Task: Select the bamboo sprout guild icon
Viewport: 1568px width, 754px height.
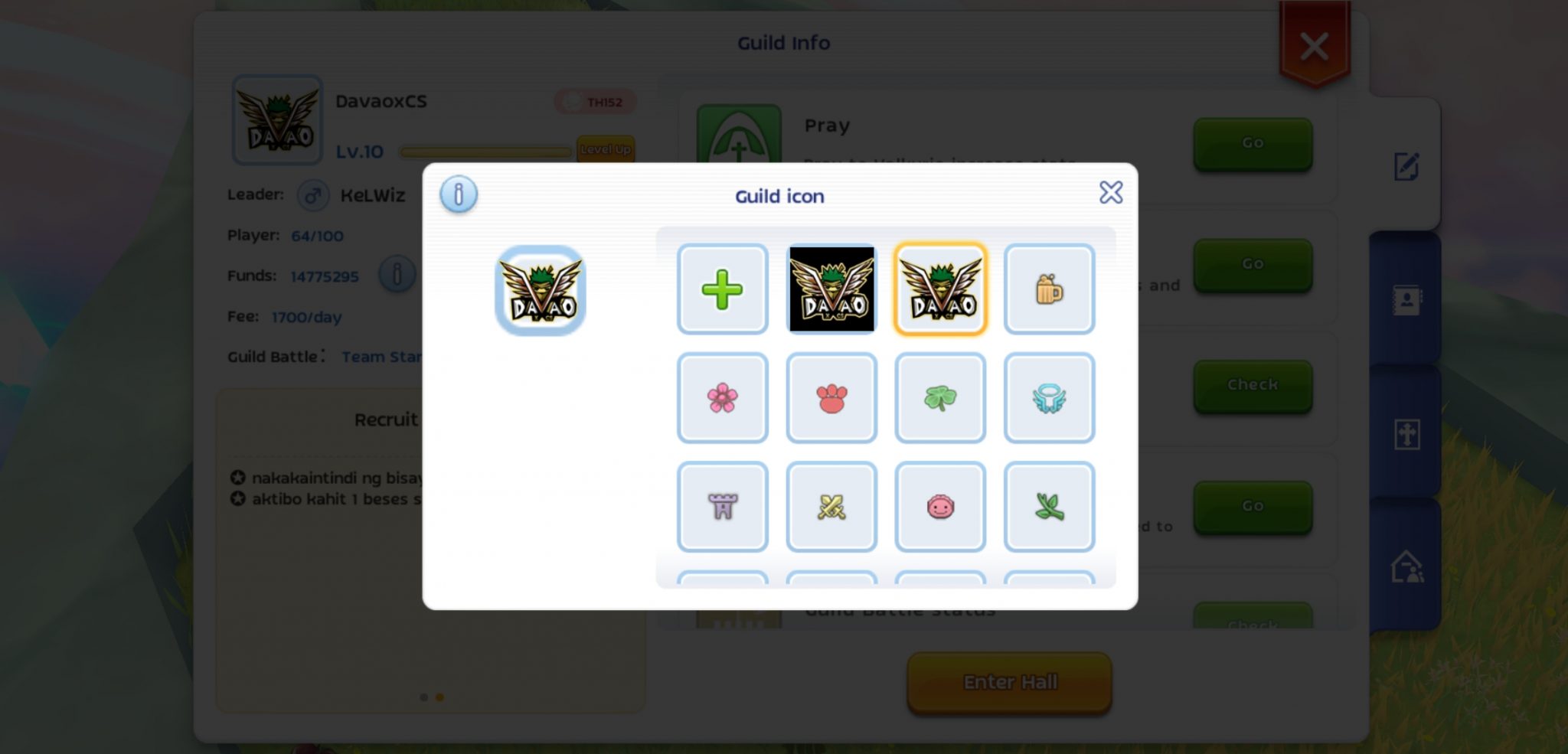Action: [1050, 505]
